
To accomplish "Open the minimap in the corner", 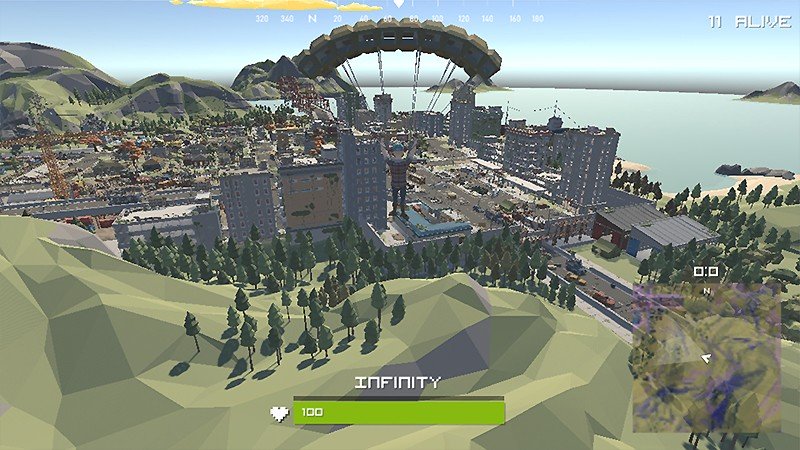I will (x=706, y=357).
